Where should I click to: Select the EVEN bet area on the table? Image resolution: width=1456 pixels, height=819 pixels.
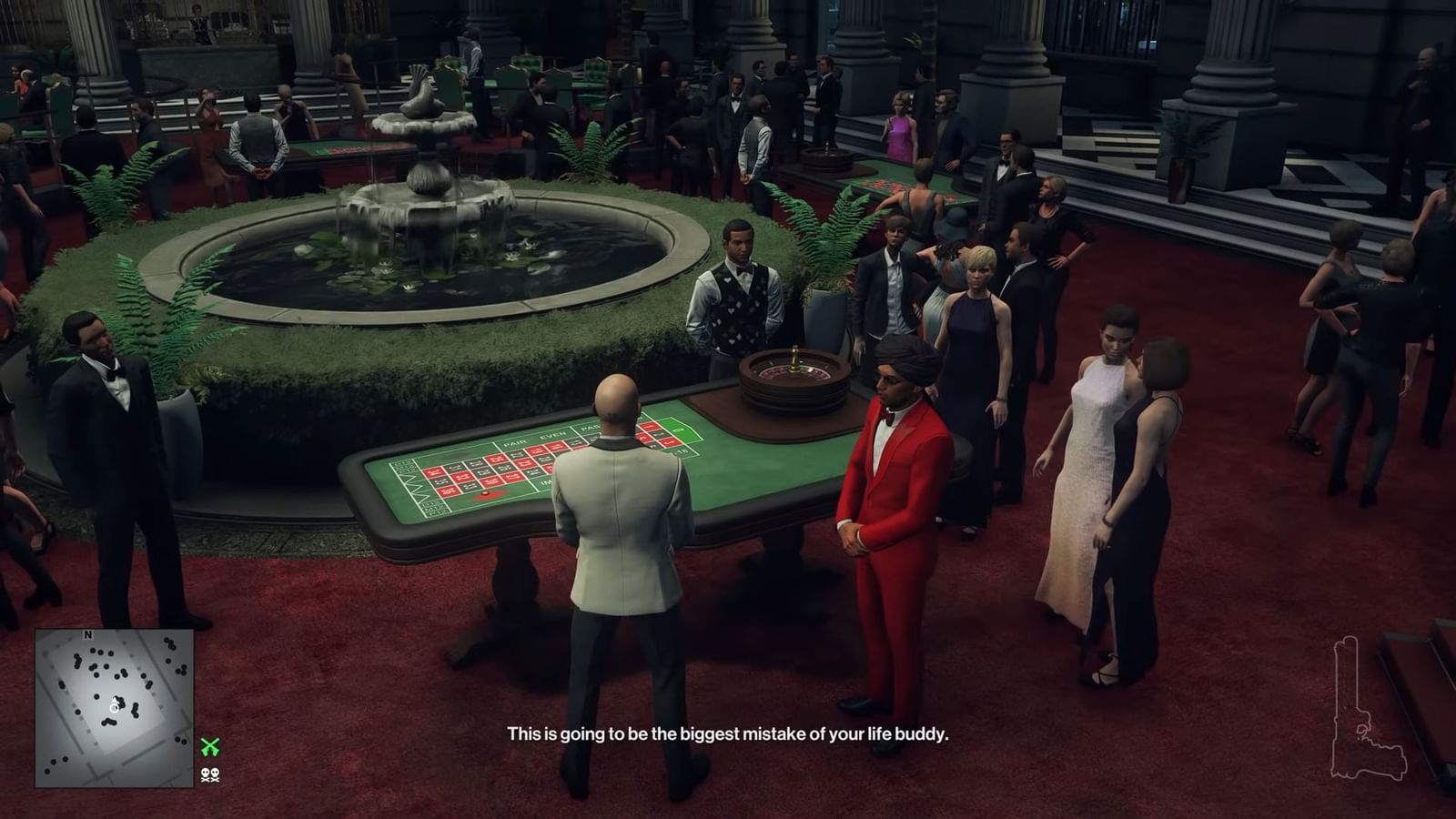point(552,434)
